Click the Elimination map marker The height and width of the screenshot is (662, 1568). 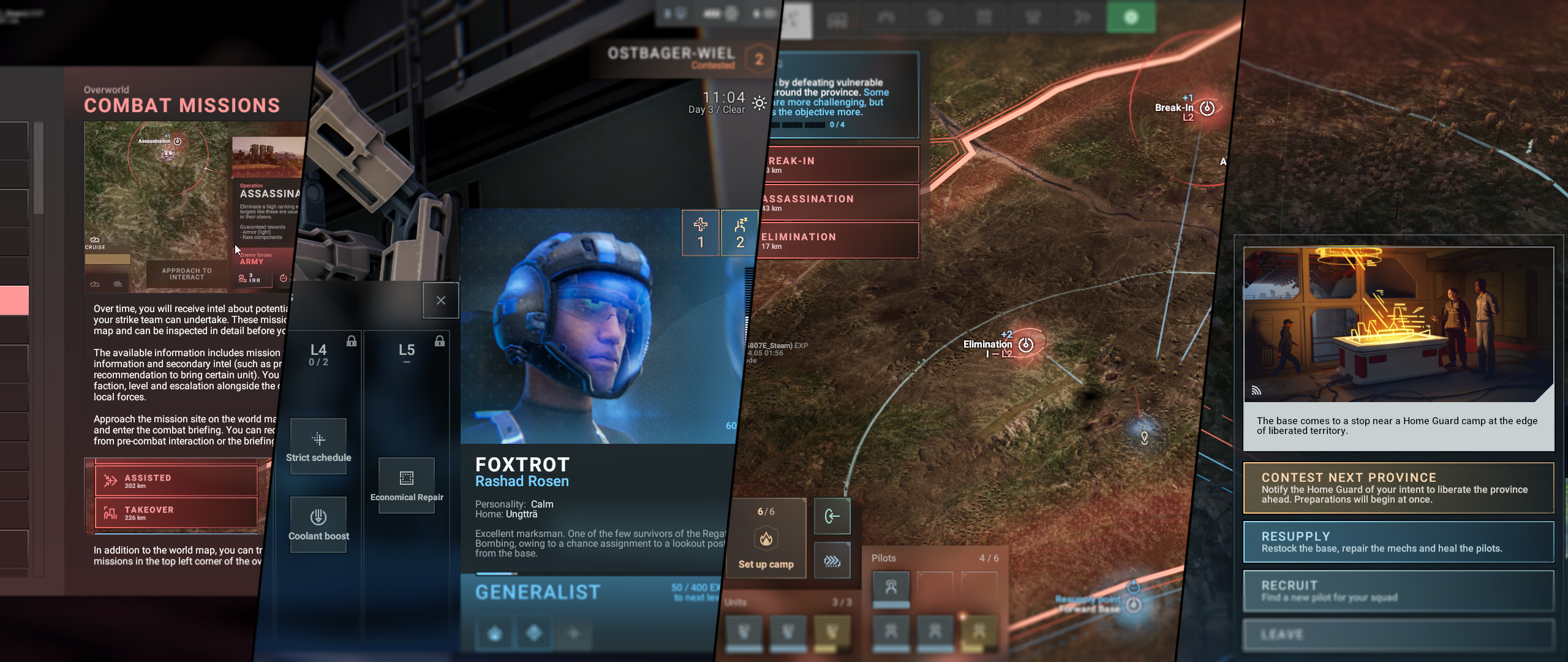click(x=1026, y=345)
